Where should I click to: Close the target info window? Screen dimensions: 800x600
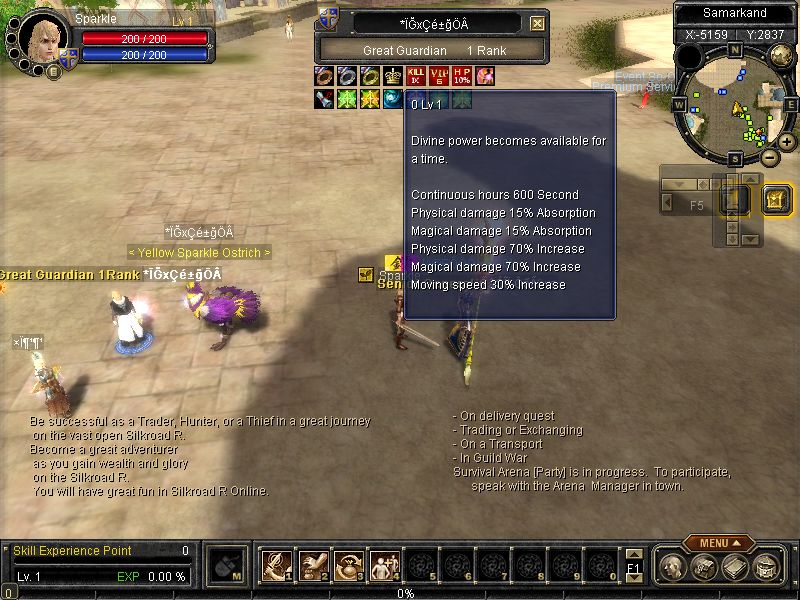click(x=538, y=23)
